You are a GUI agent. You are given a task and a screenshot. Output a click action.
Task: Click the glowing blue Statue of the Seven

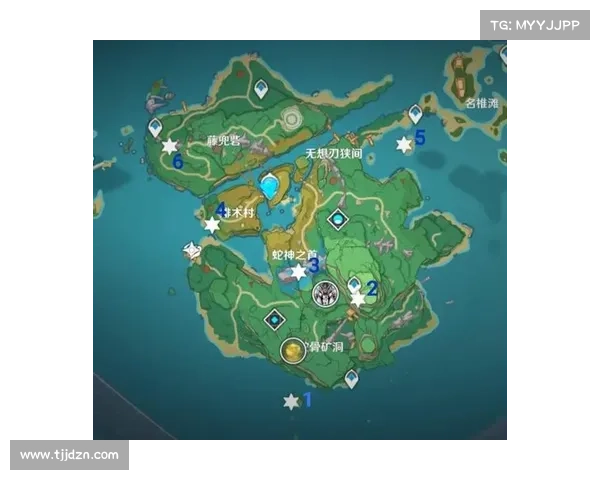click(x=269, y=186)
